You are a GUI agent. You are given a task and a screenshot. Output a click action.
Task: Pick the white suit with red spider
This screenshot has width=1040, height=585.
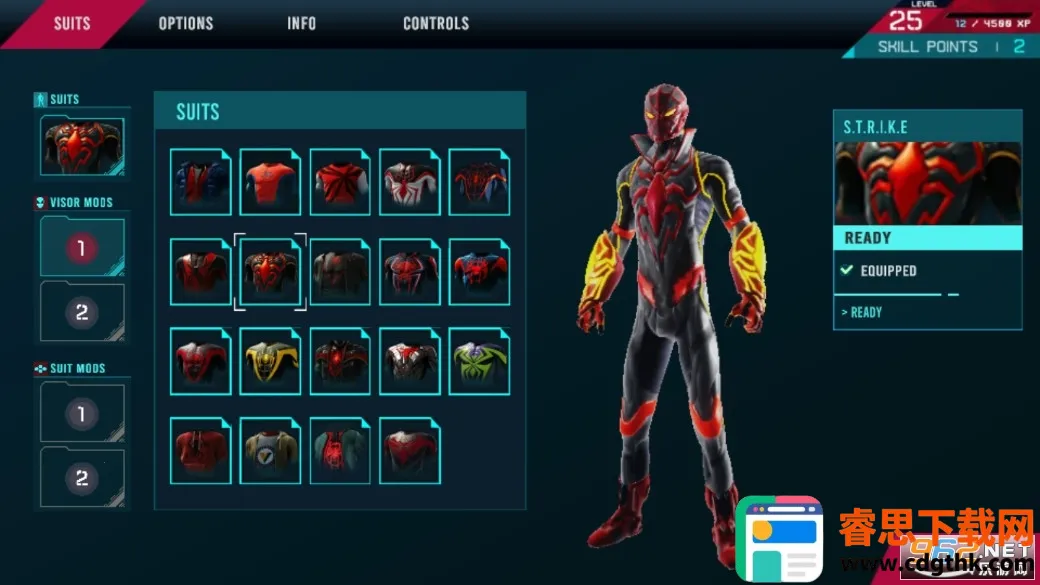pos(410,182)
